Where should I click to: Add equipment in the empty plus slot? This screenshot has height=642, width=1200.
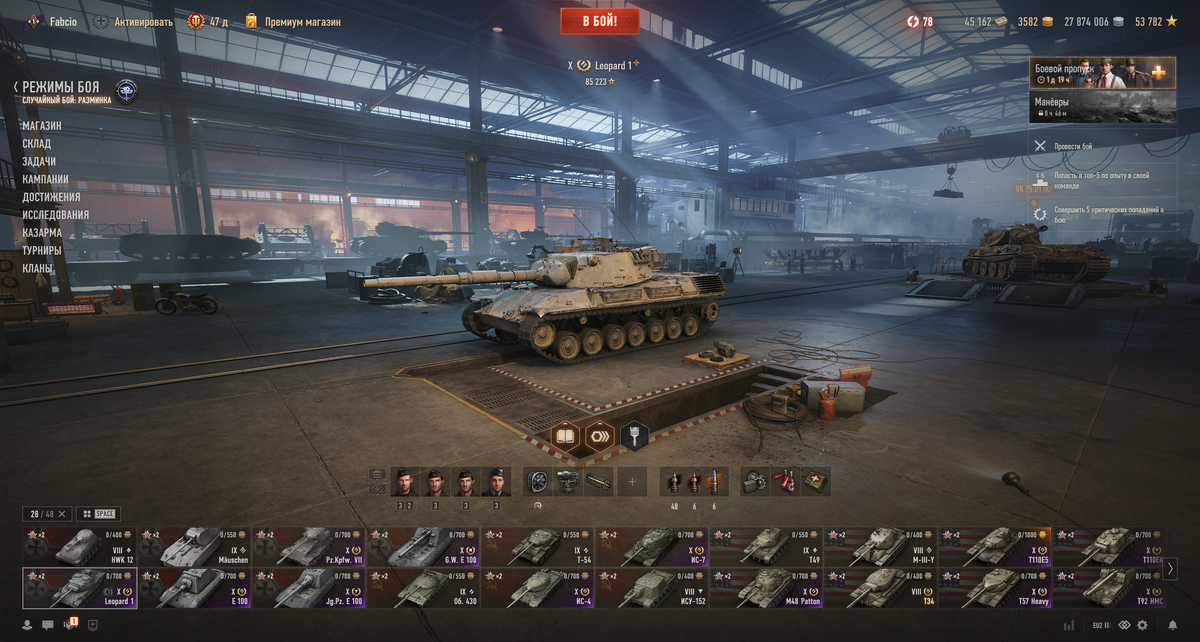631,482
